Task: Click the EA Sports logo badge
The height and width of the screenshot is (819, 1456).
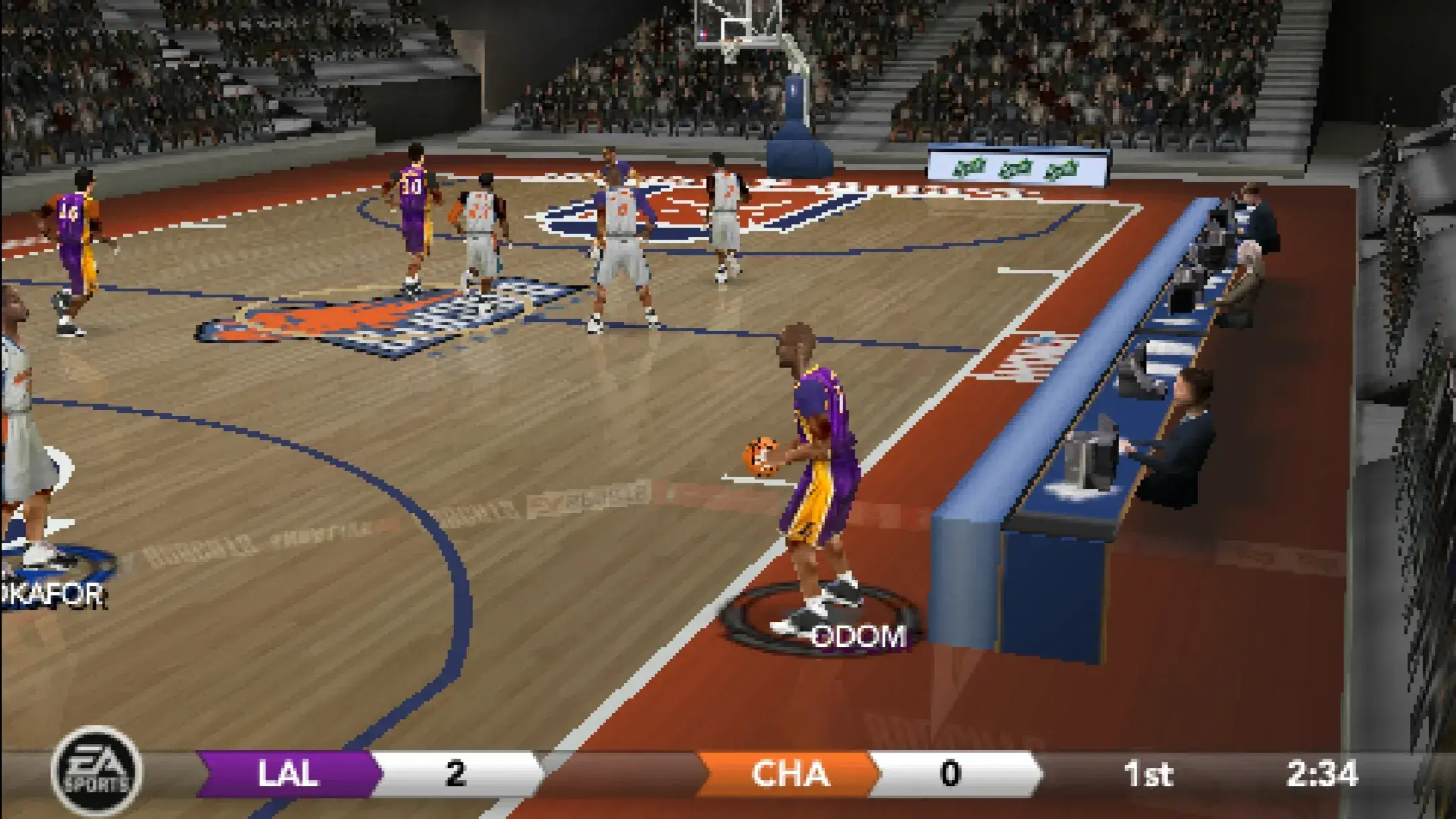Action: pos(96,772)
